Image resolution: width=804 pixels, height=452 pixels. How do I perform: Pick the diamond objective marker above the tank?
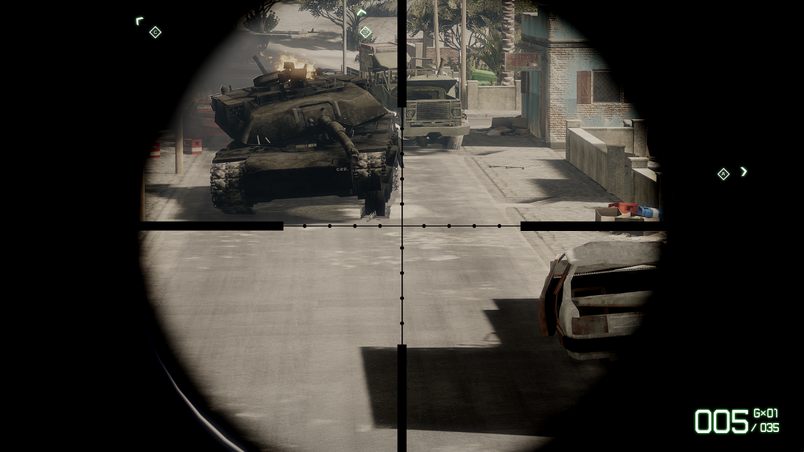click(365, 32)
